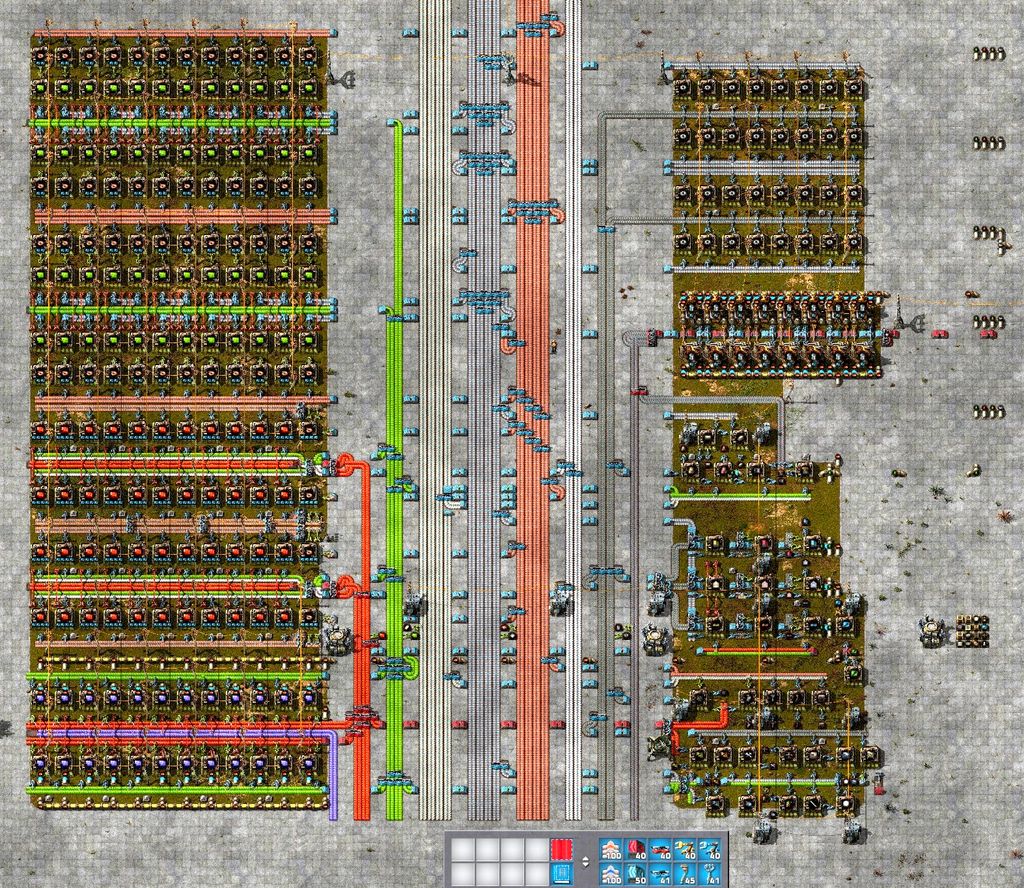This screenshot has width=1024, height=888.
Task: Select the electric pole stack showing 45
Action: 685,875
